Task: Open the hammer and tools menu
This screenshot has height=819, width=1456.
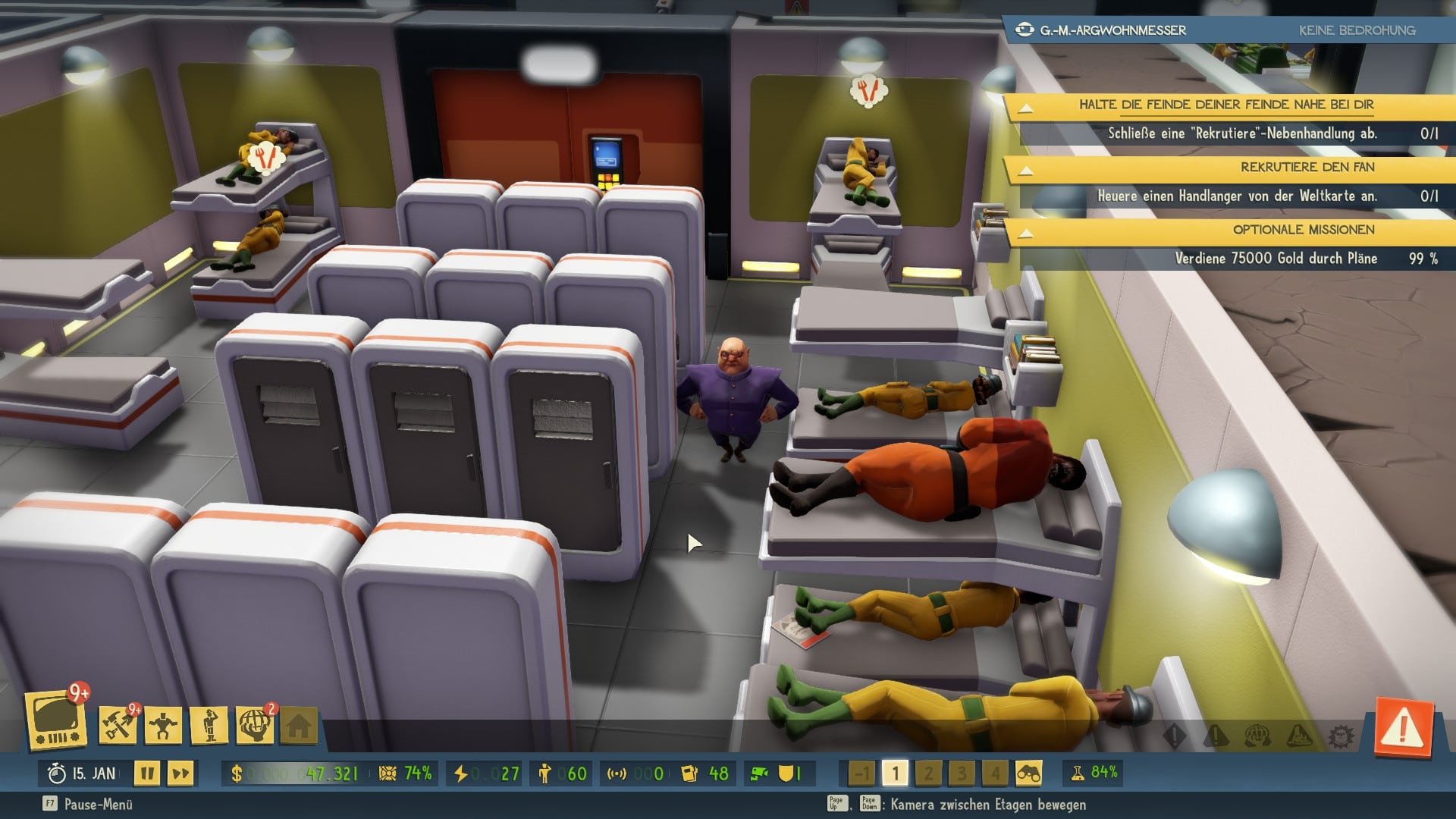Action: click(x=118, y=725)
